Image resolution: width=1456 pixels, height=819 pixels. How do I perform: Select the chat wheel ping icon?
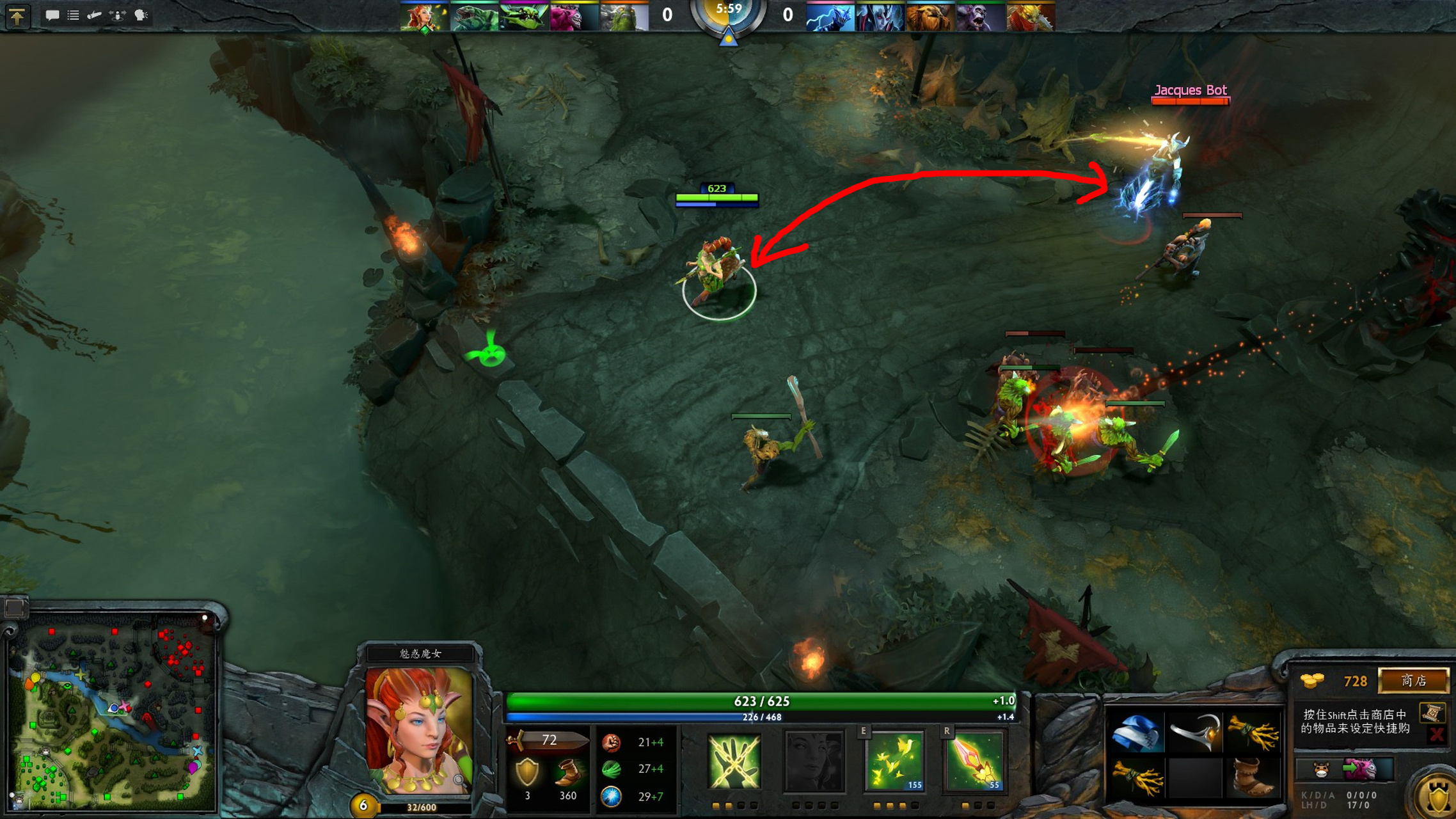click(x=93, y=15)
